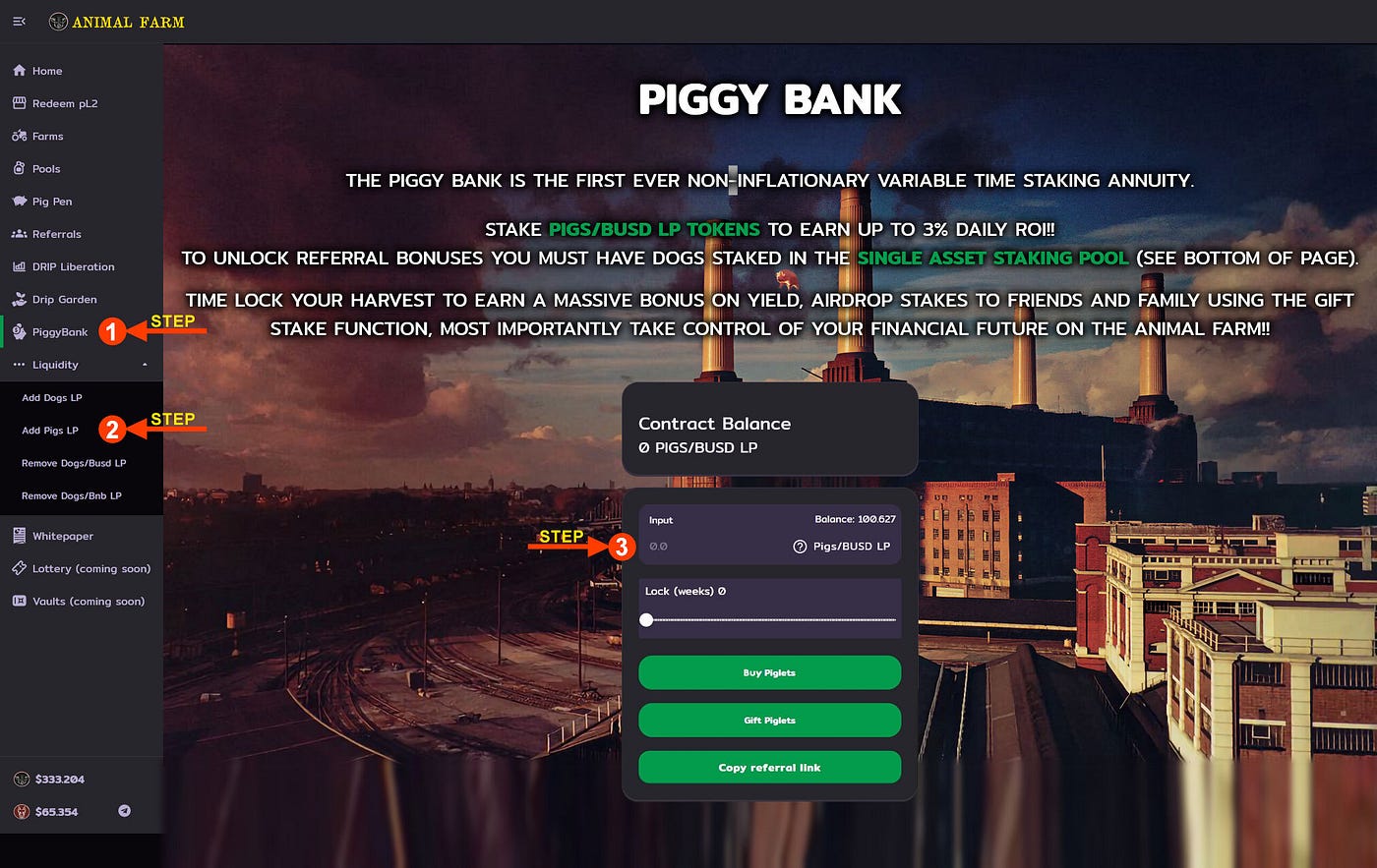Click the PiggyBank icon in the sidebar
The height and width of the screenshot is (868, 1377).
(x=18, y=331)
